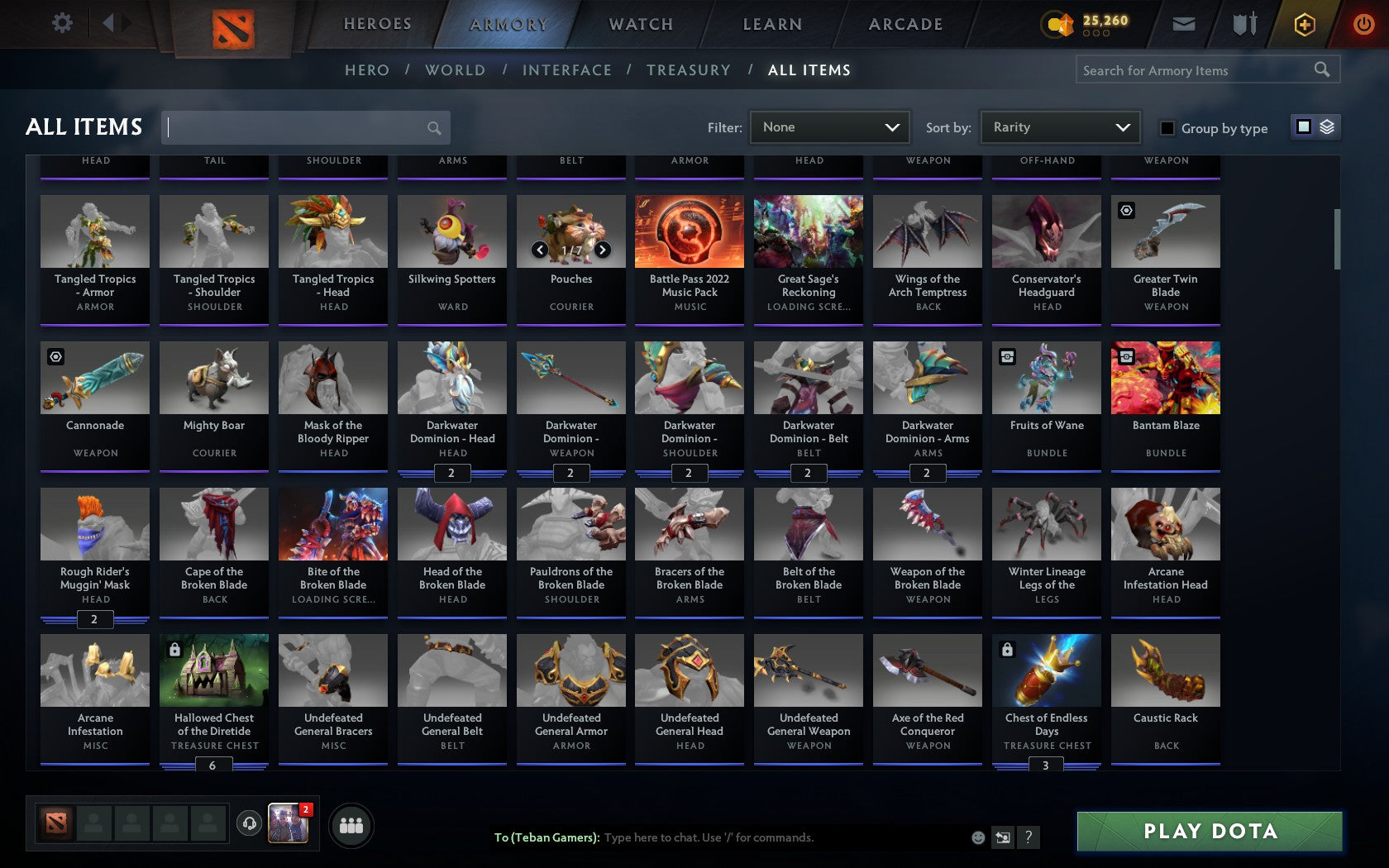Click the power button icon
Viewport: 1389px width, 868px height.
1364,24
